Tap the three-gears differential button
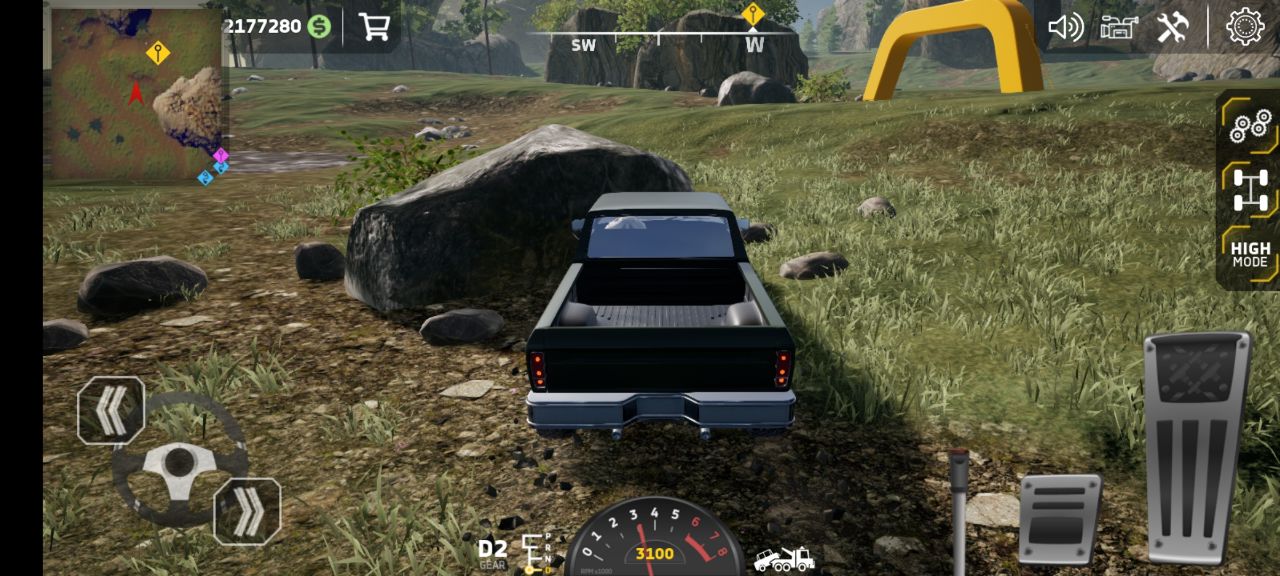The width and height of the screenshot is (1280, 576). [x=1249, y=126]
